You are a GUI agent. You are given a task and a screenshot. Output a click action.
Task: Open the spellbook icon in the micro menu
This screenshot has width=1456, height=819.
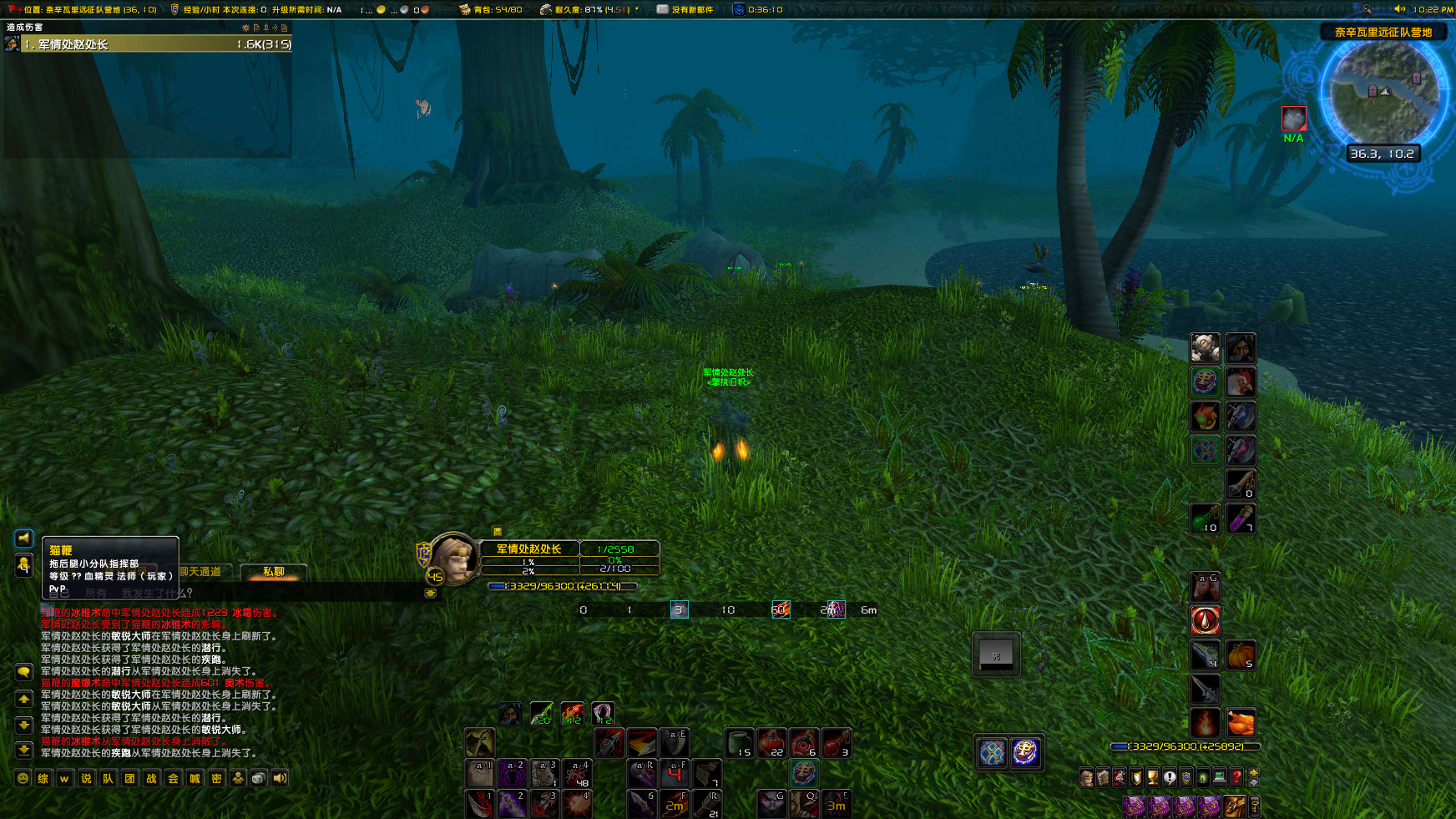[1103, 777]
